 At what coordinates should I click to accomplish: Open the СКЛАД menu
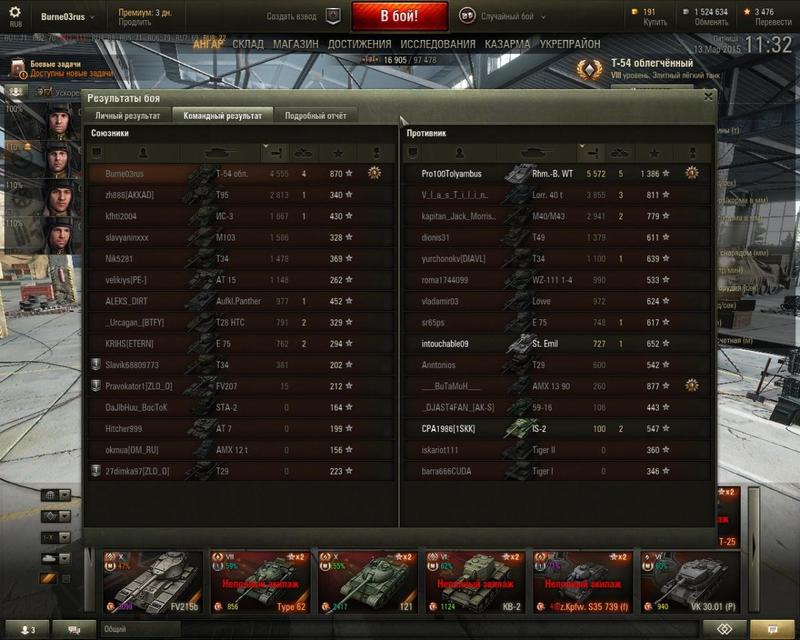coord(248,45)
